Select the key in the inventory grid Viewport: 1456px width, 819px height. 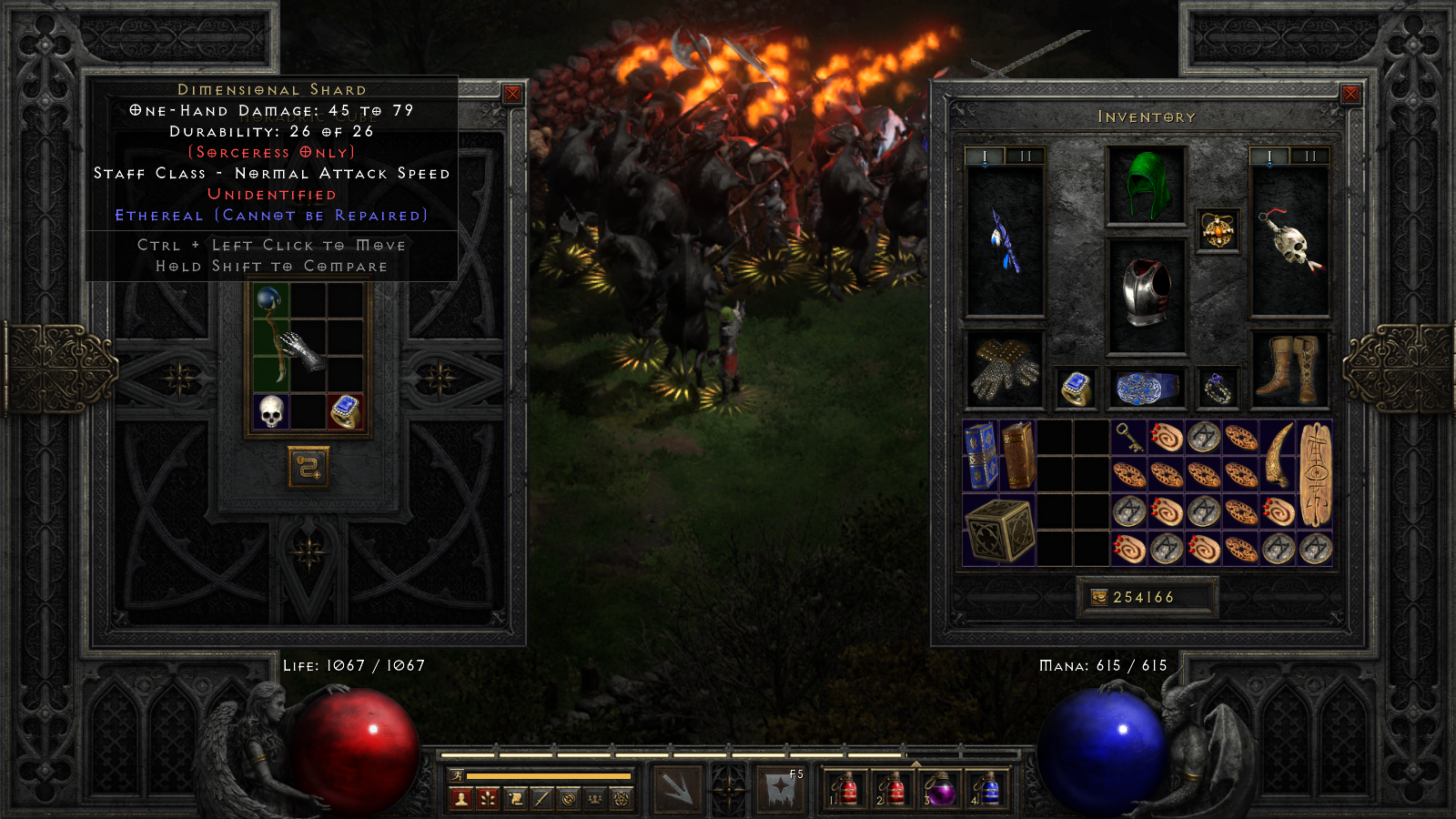pos(1128,438)
